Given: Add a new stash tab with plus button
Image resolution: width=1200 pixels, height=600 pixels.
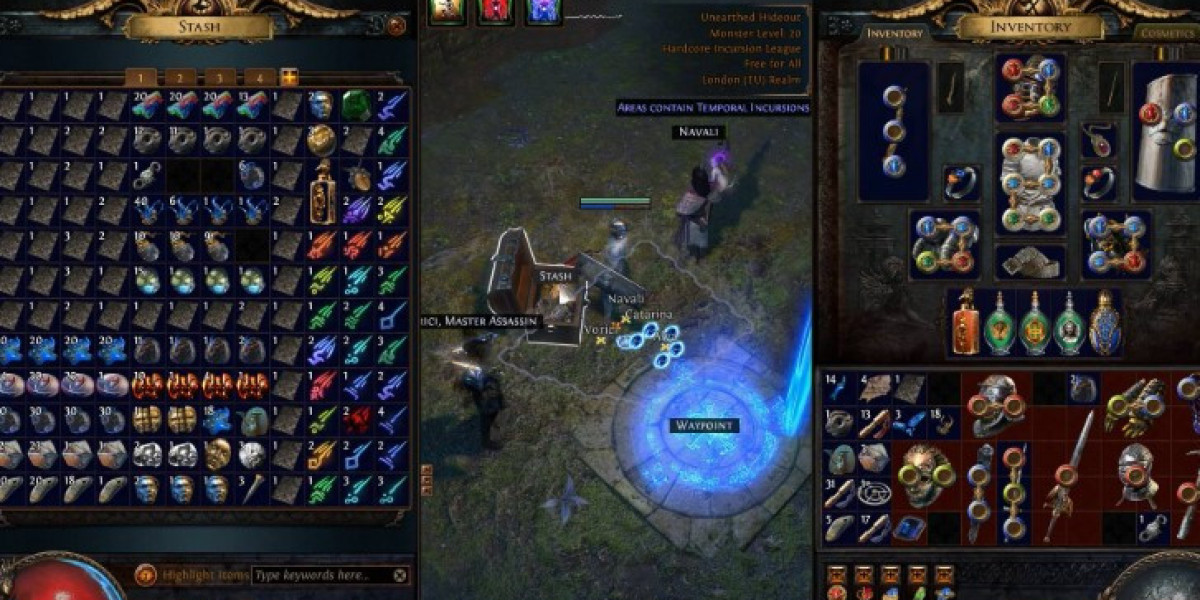Looking at the screenshot, I should [289, 77].
